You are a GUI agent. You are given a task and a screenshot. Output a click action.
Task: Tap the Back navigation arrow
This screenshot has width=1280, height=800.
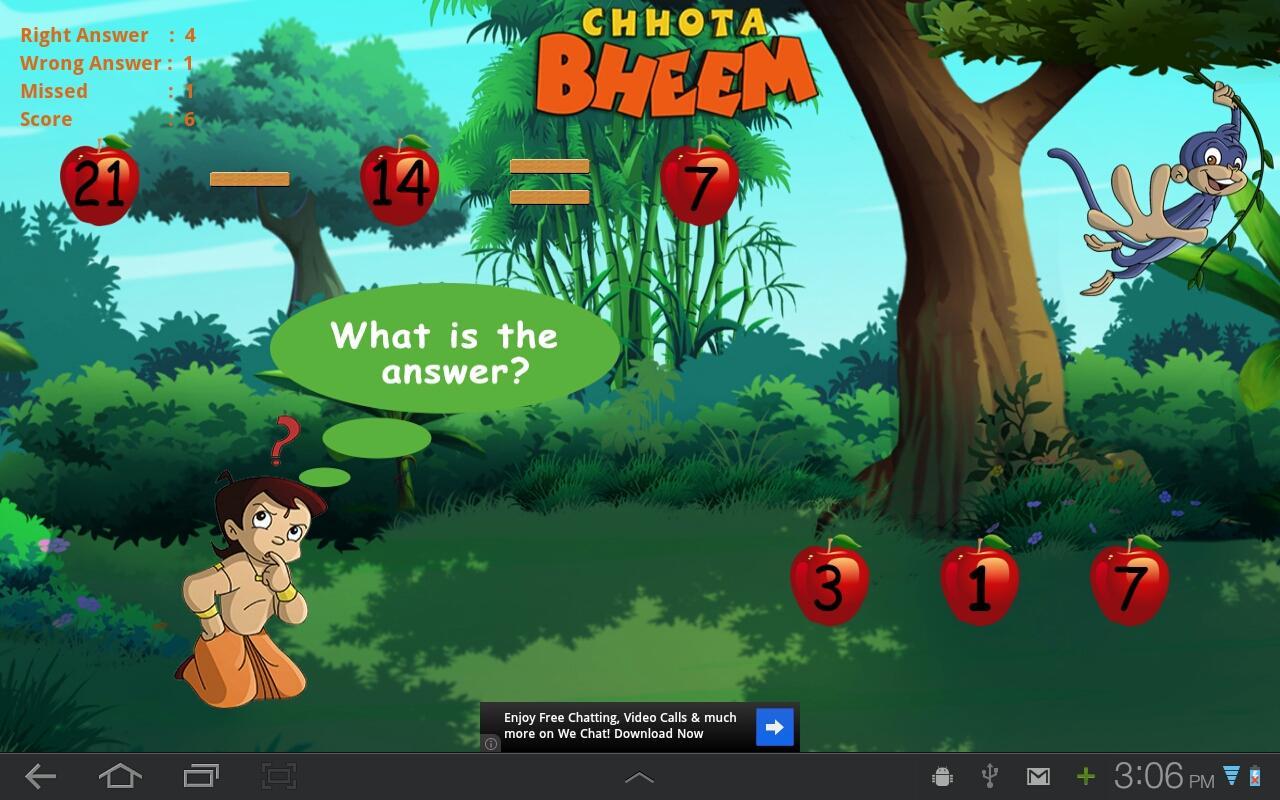pyautogui.click(x=40, y=775)
